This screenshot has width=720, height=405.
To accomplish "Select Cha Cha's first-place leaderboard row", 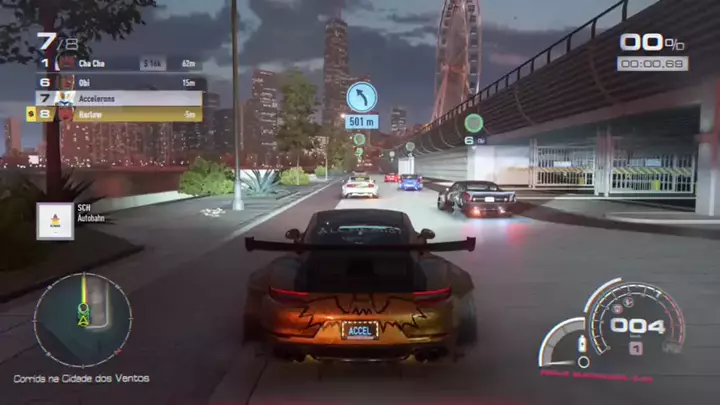I will [120, 64].
